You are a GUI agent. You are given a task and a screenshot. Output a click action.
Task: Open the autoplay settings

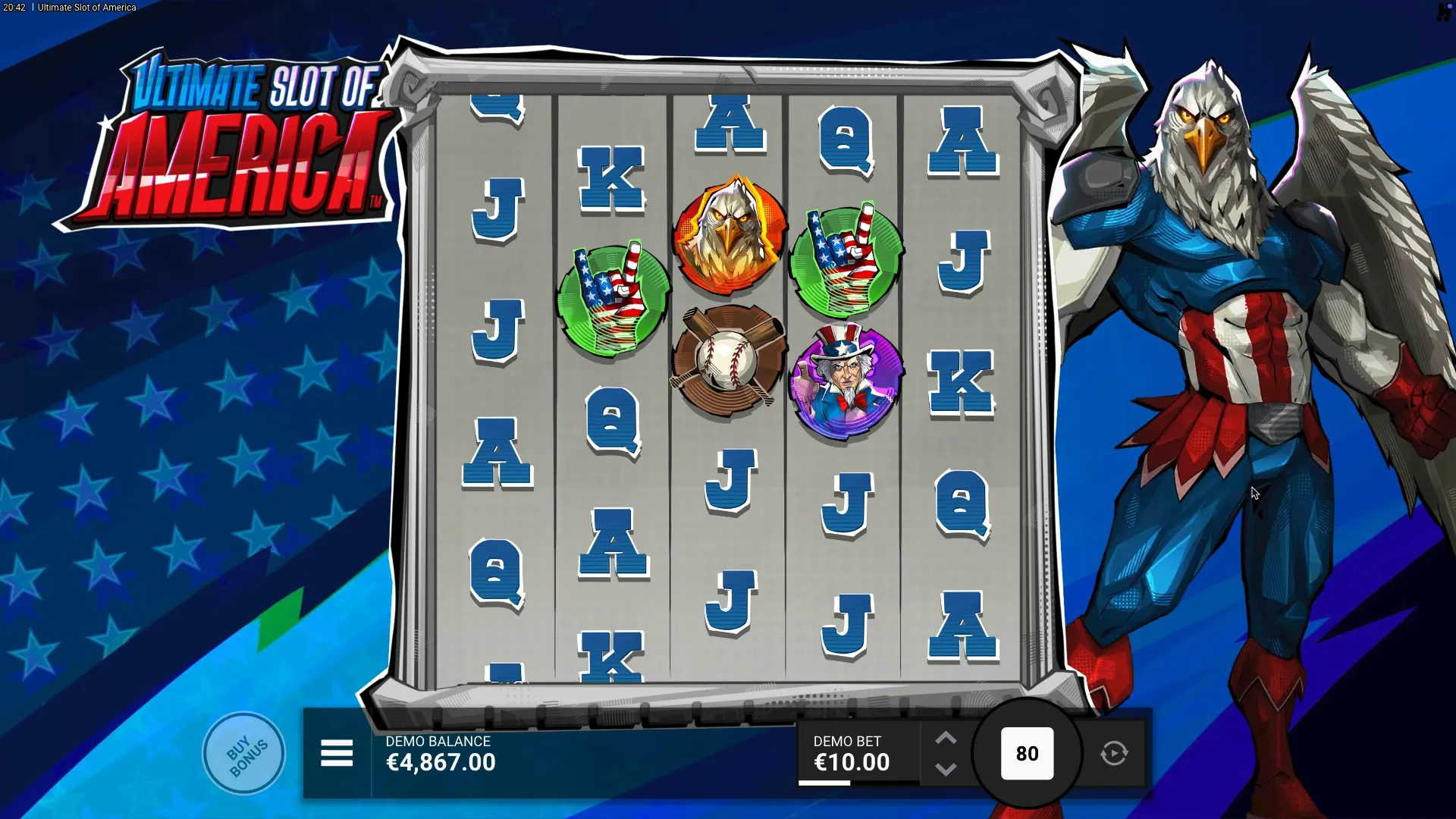pos(1114,754)
